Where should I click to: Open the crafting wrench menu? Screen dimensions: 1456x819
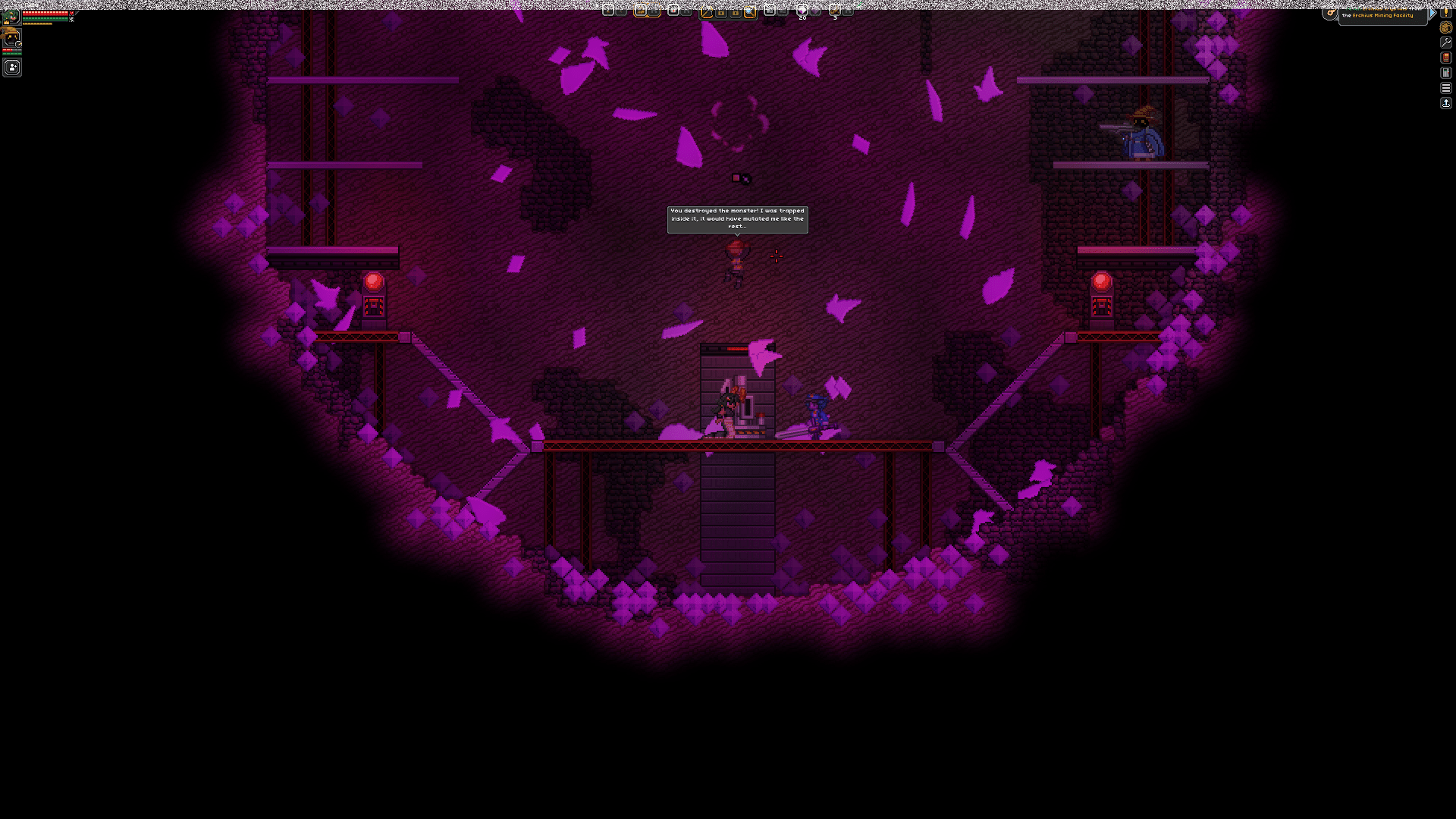[x=1445, y=42]
